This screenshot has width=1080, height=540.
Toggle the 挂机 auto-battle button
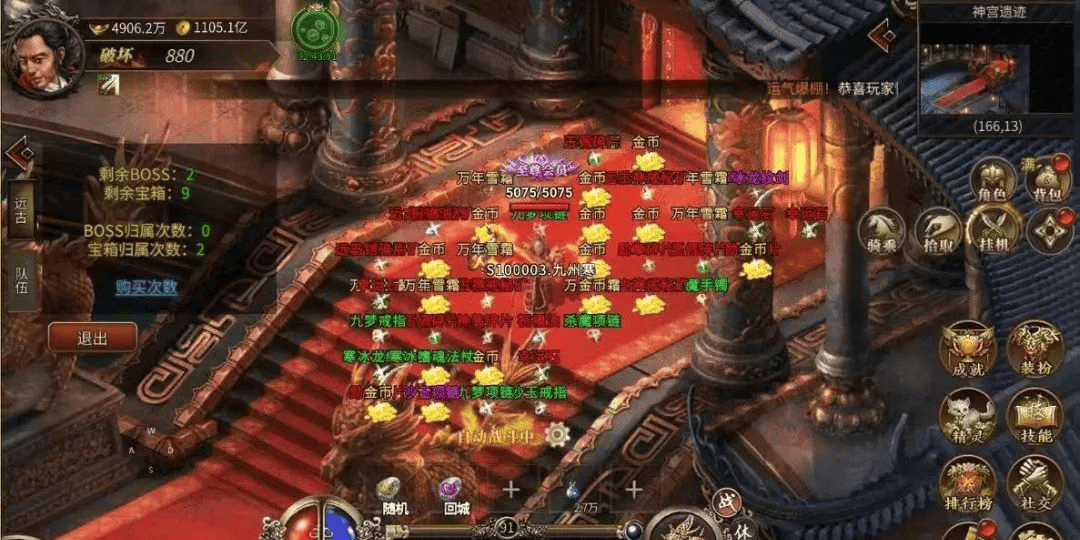[x=995, y=231]
